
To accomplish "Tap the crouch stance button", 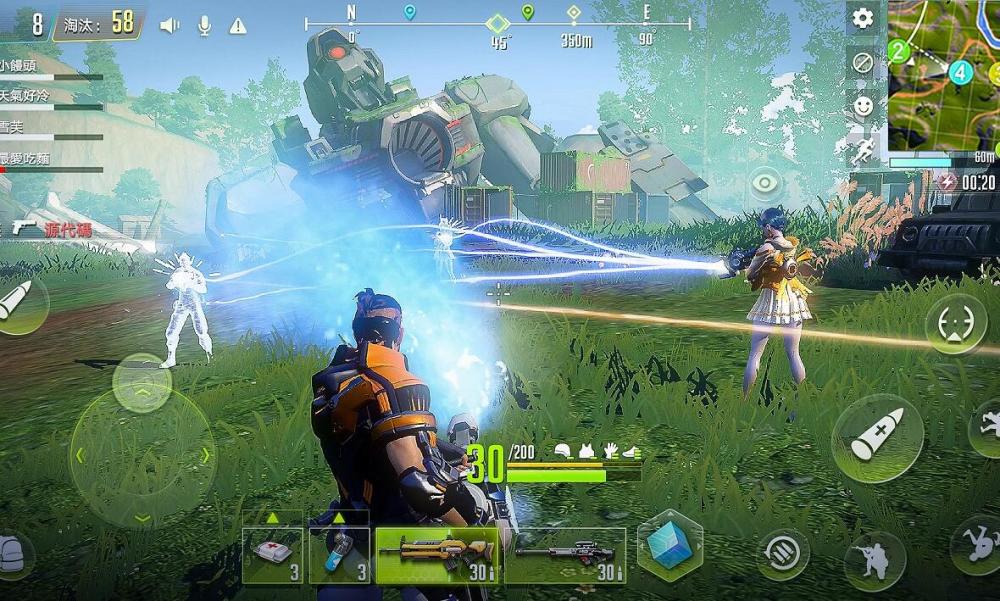I will [x=874, y=562].
